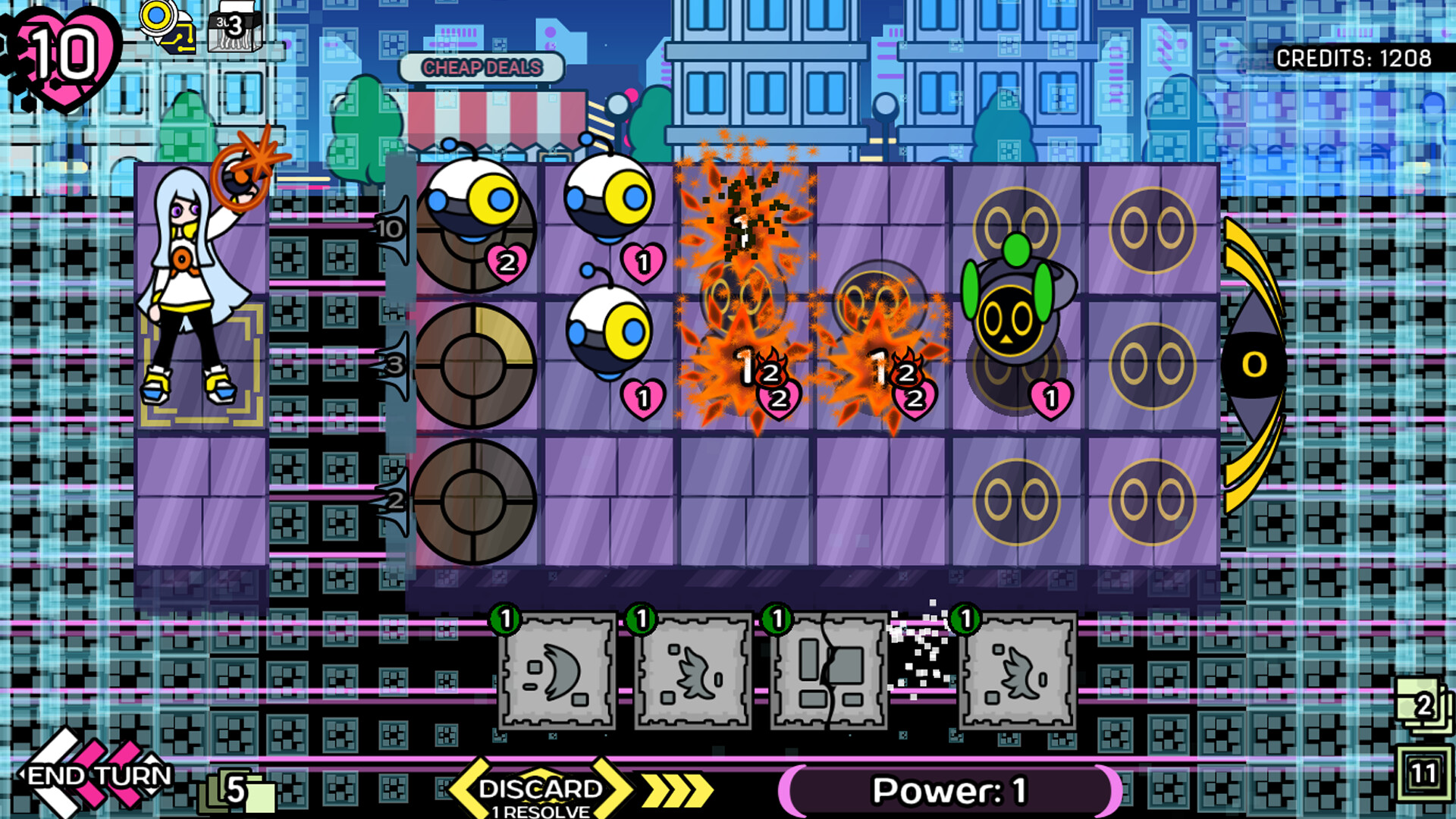The image size is (1456, 819).
Task: Click the CHEAP DEALS shop sign
Action: (483, 67)
